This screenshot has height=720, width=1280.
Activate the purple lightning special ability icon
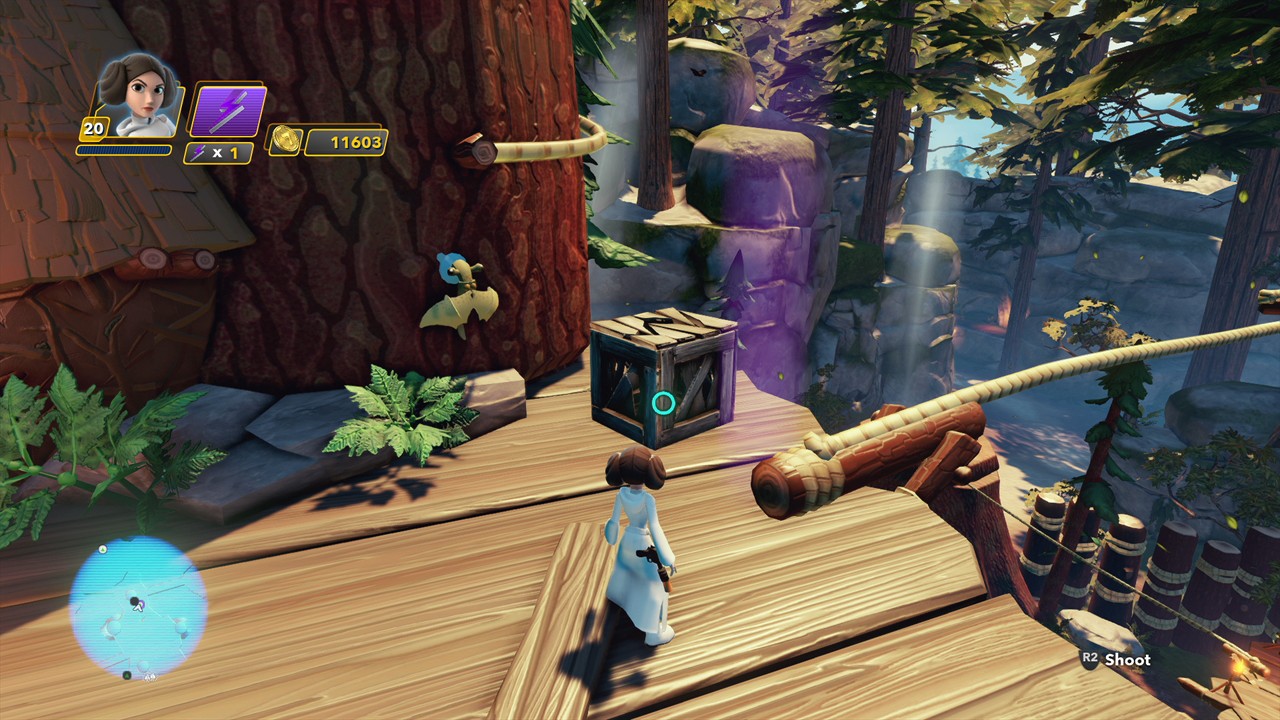(x=227, y=111)
